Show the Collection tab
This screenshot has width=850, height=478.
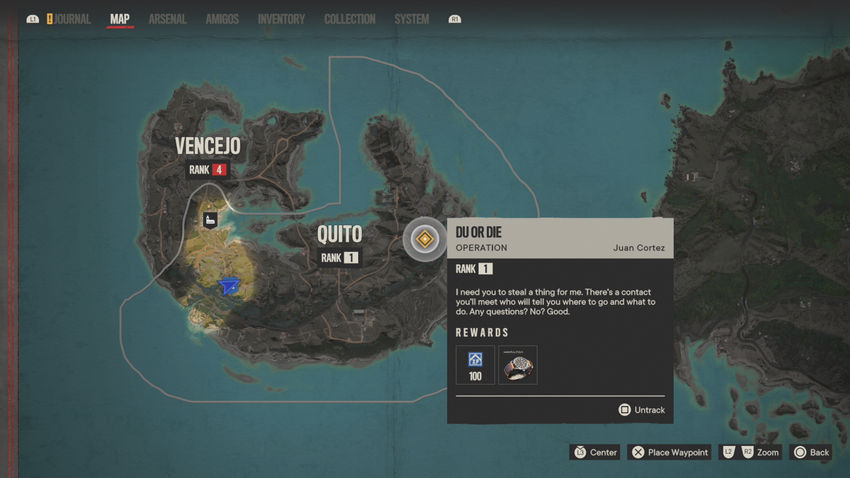(350, 19)
